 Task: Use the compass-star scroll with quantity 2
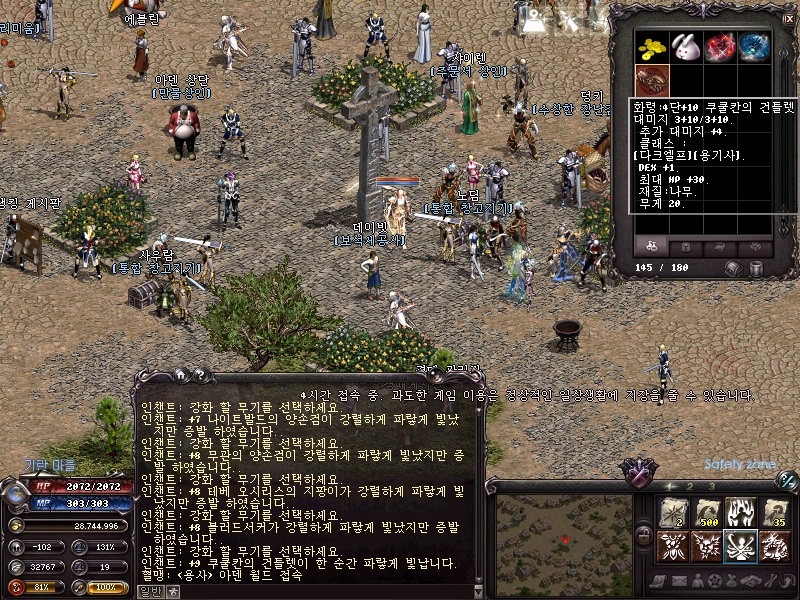click(x=672, y=512)
